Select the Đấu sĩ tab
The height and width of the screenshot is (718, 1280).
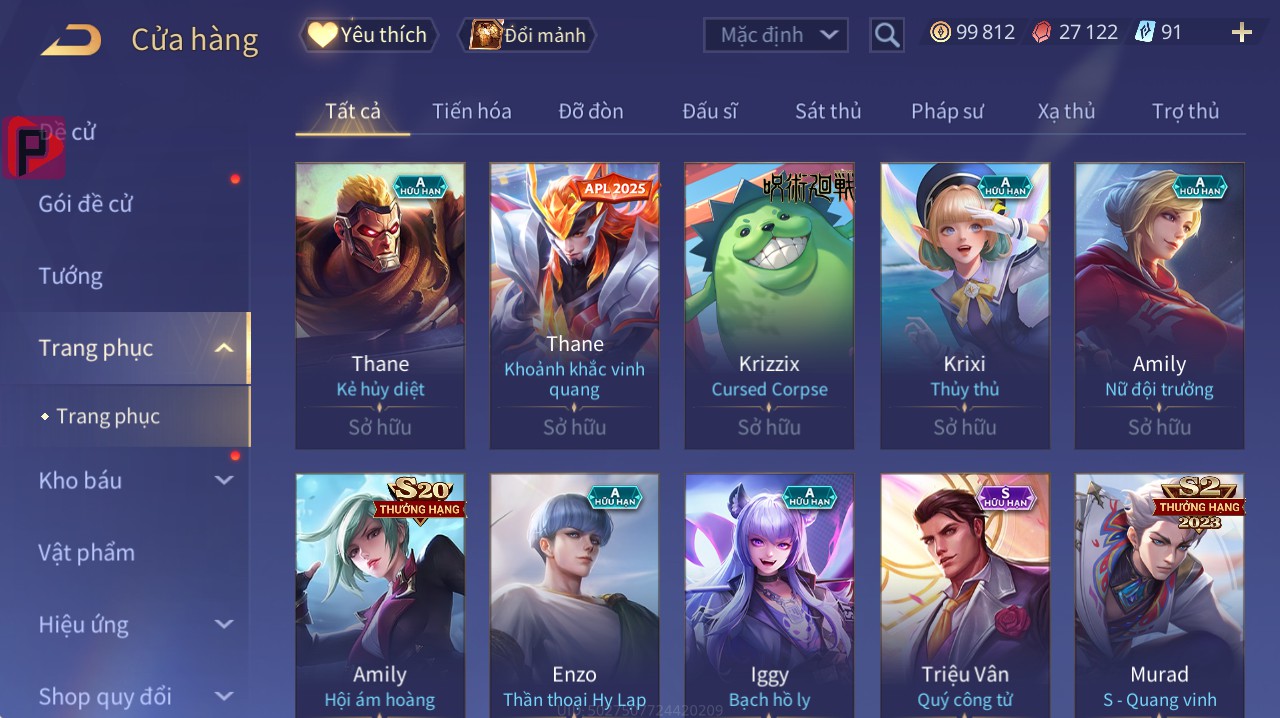(x=710, y=111)
